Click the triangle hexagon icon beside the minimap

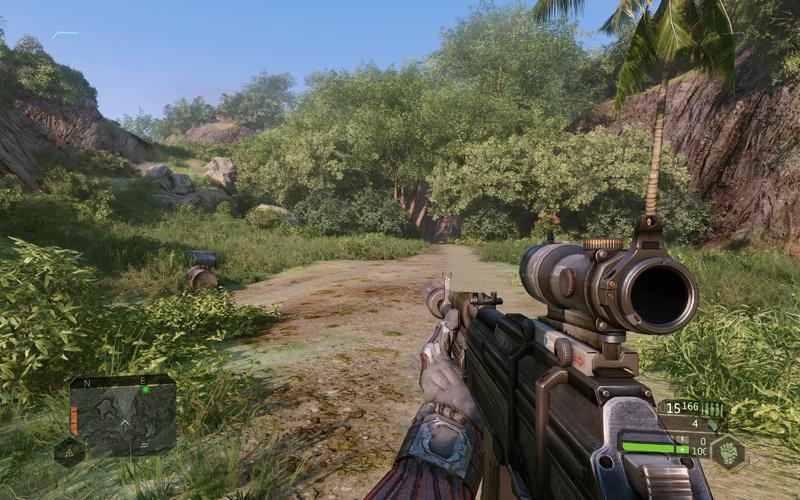[x=69, y=453]
